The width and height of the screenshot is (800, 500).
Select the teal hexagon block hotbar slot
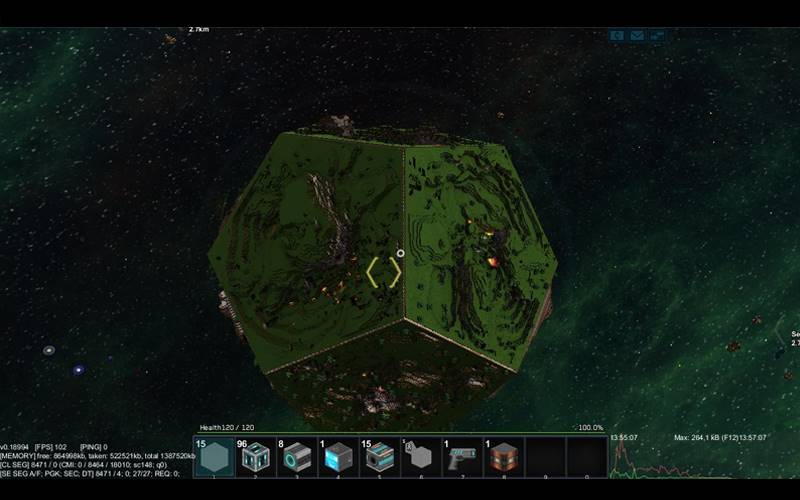click(213, 458)
